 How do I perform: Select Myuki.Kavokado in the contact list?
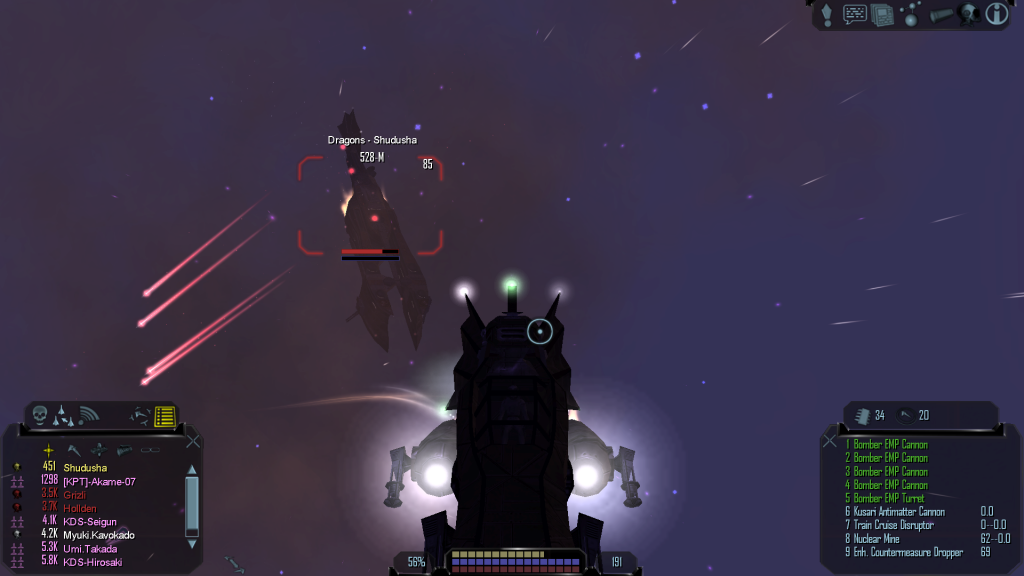point(99,535)
